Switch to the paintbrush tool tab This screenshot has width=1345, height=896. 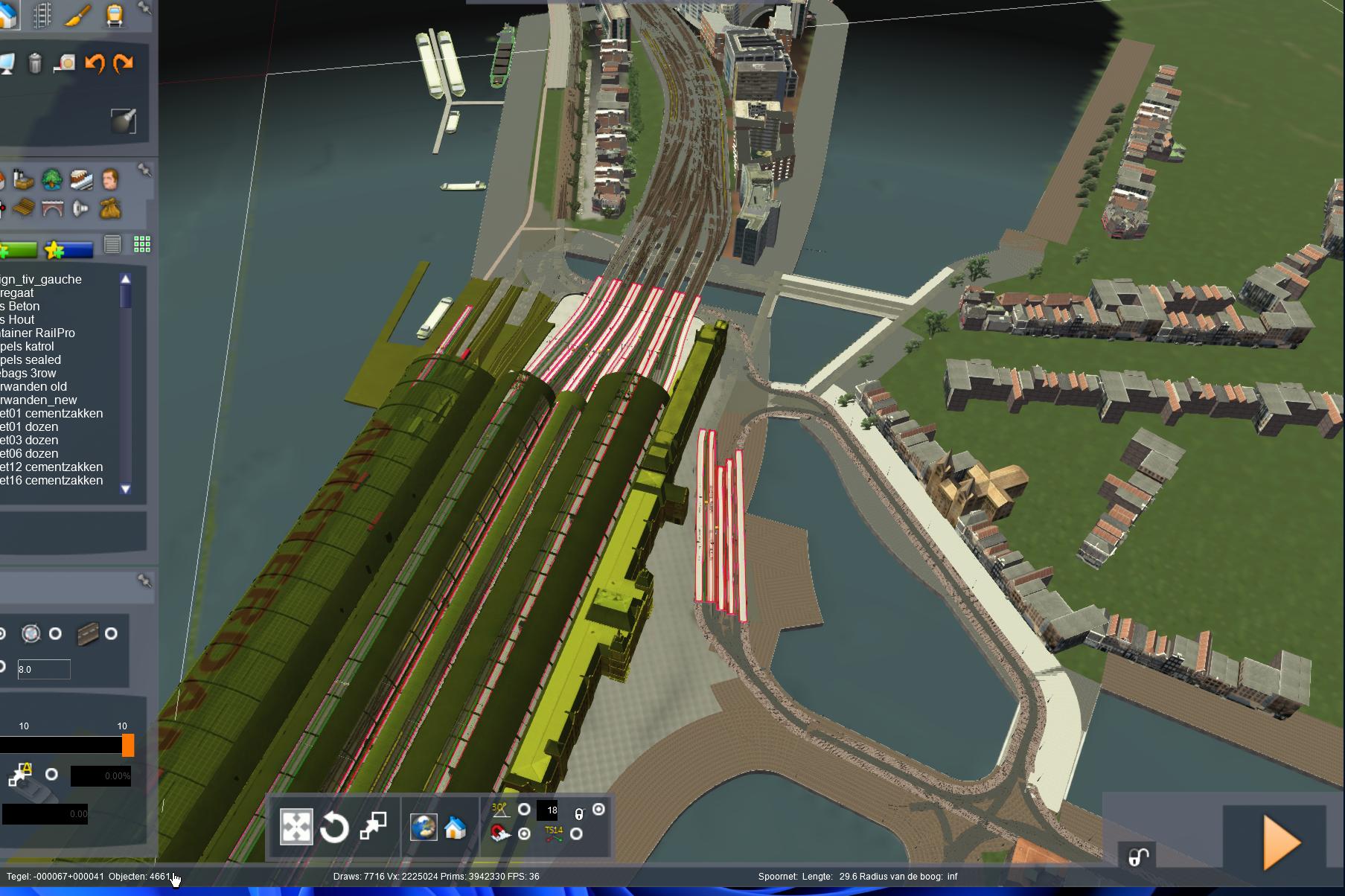77,15
